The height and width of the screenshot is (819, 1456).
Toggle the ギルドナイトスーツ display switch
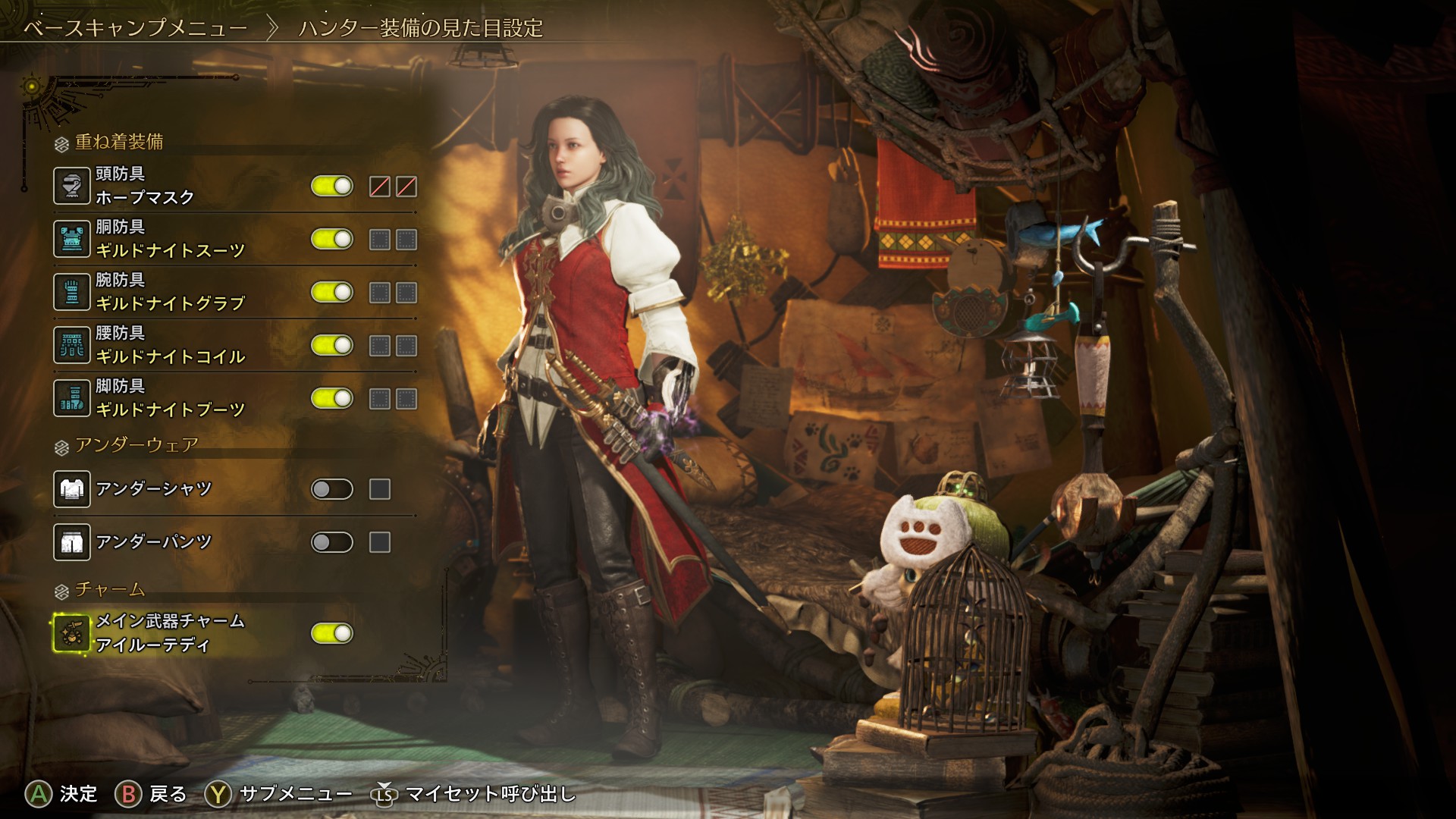(x=332, y=239)
